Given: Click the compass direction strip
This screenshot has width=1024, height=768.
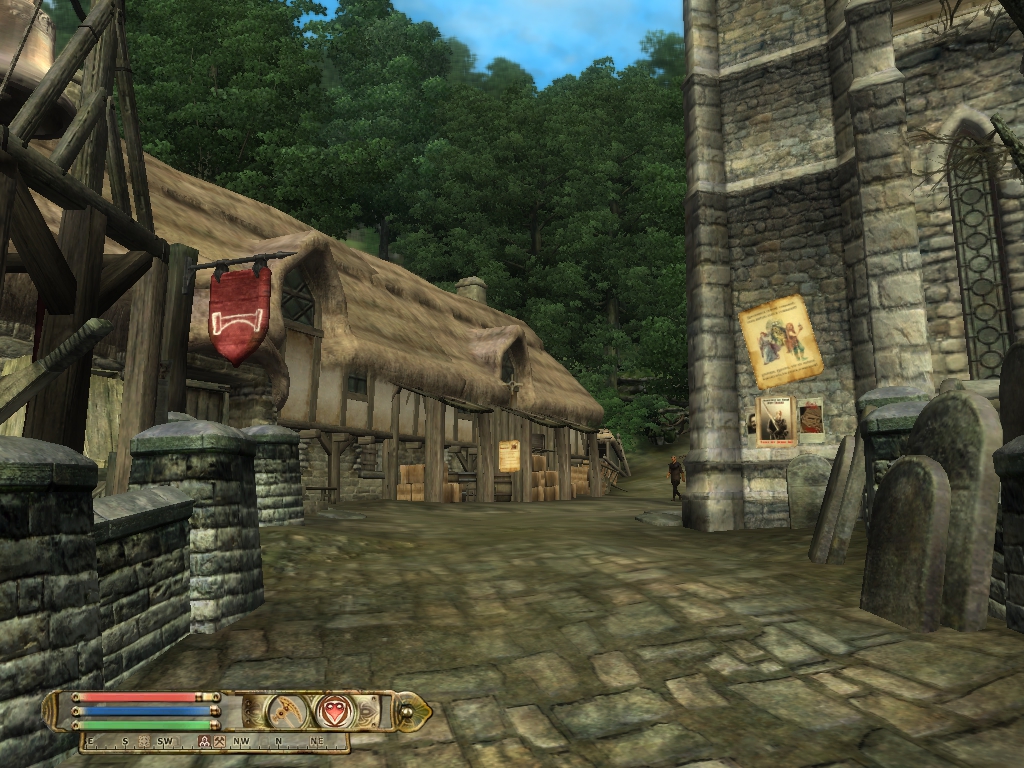Looking at the screenshot, I should (x=215, y=742).
